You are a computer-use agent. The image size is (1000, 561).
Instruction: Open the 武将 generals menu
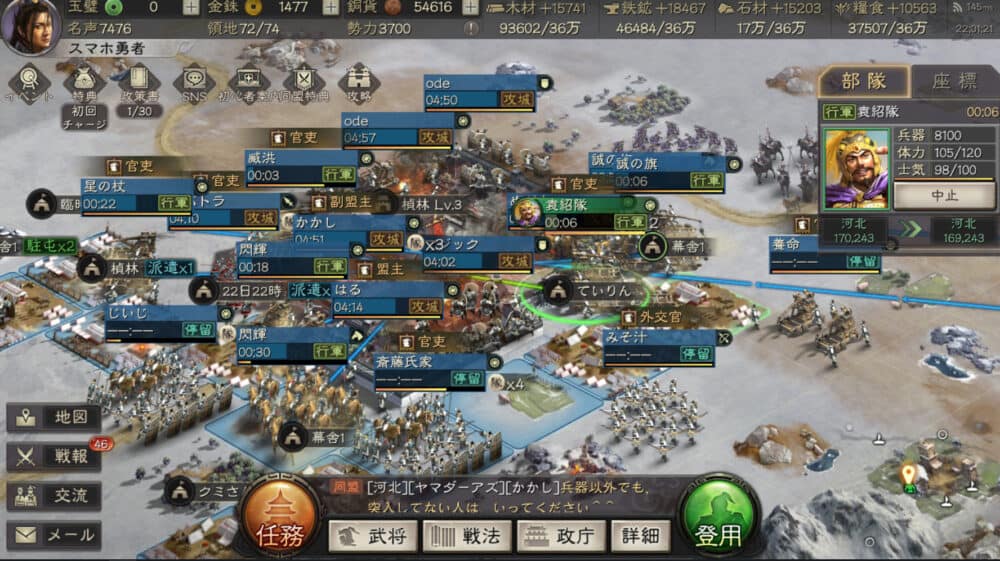pyautogui.click(x=373, y=536)
